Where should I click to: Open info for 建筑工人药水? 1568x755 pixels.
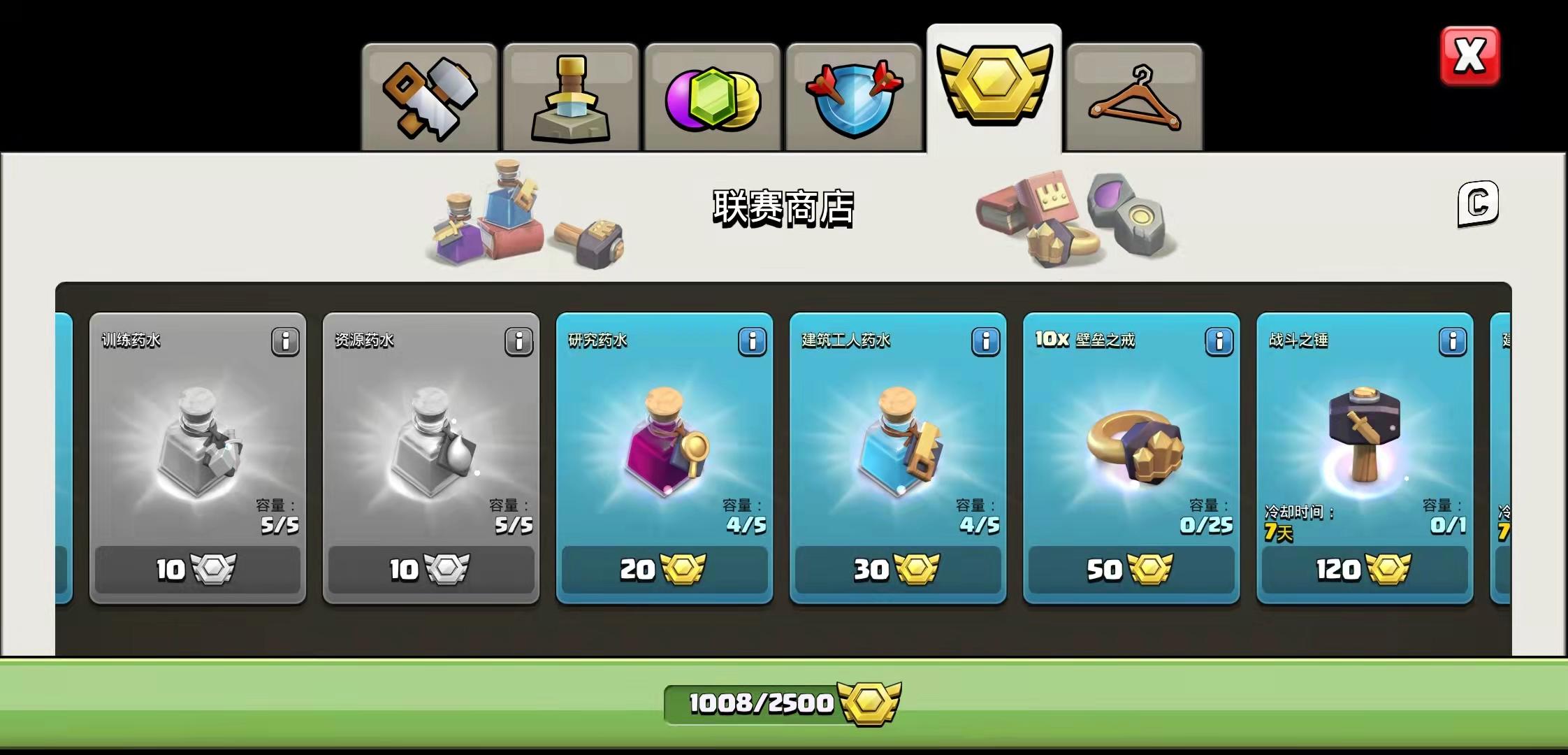986,342
